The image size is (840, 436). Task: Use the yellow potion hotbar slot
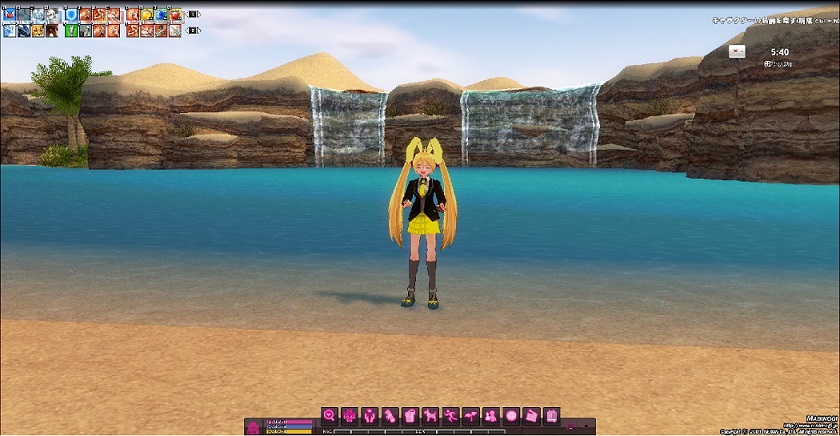147,15
